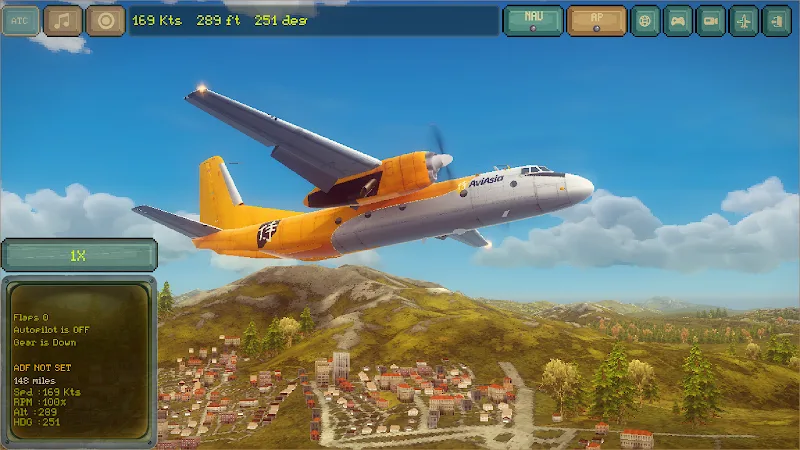Click the circular target icon button
The image size is (800, 450).
[105, 20]
